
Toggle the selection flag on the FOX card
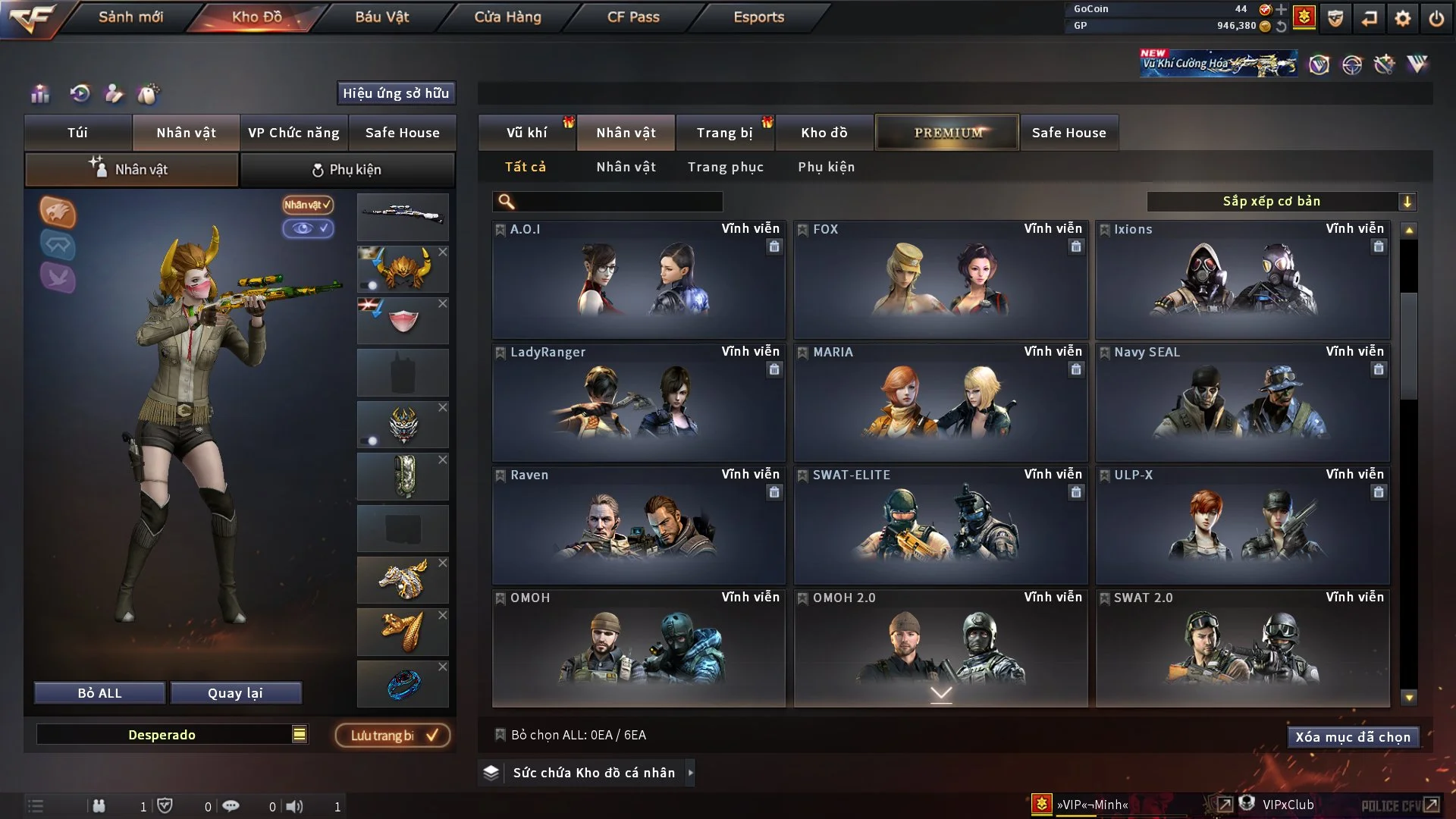tap(802, 228)
